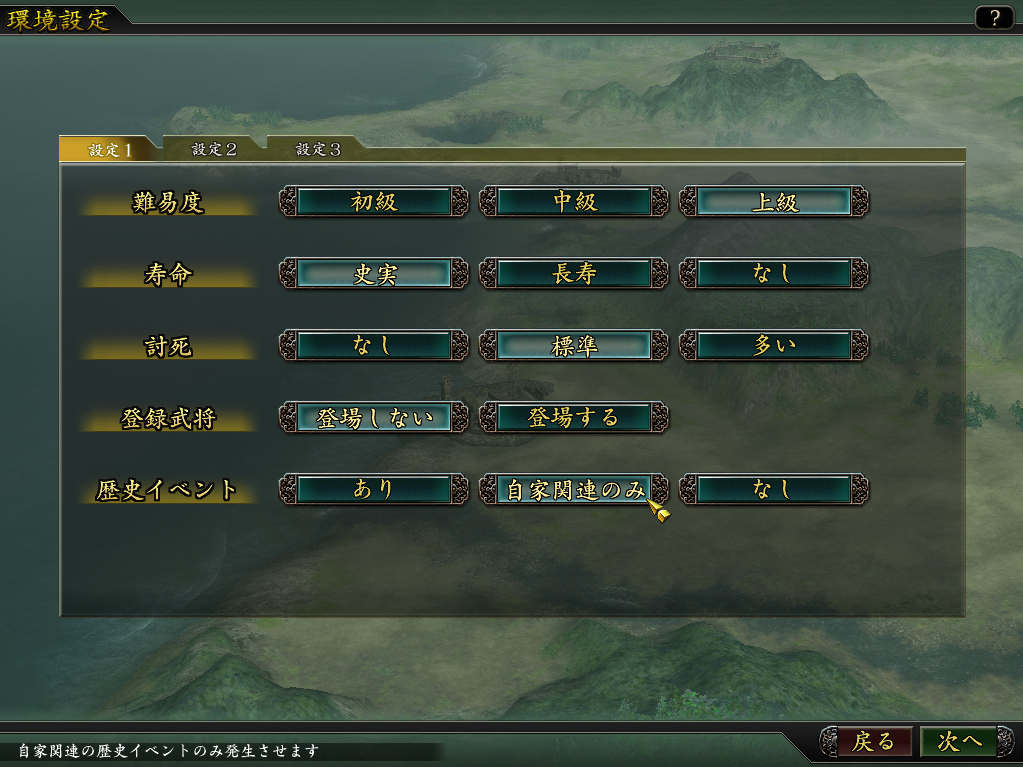Set lifespan to 史実
The width and height of the screenshot is (1023, 767).
[x=374, y=274]
